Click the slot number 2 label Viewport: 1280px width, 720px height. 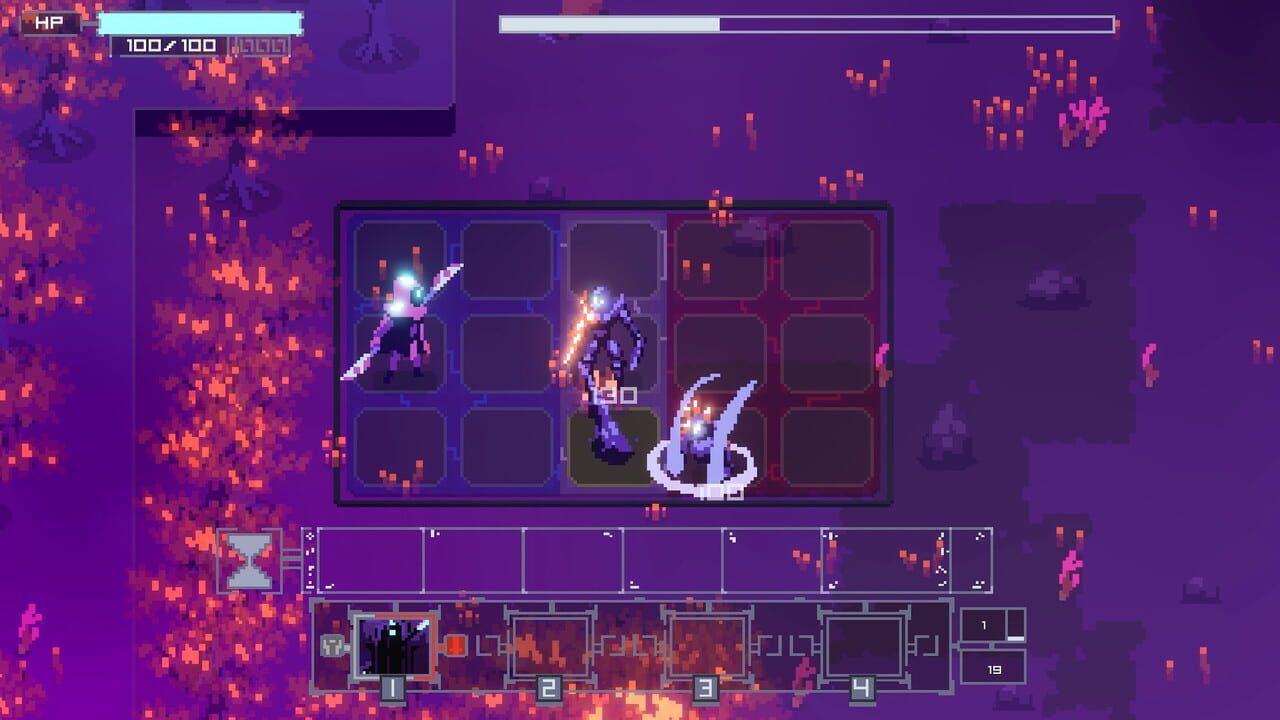[x=548, y=688]
